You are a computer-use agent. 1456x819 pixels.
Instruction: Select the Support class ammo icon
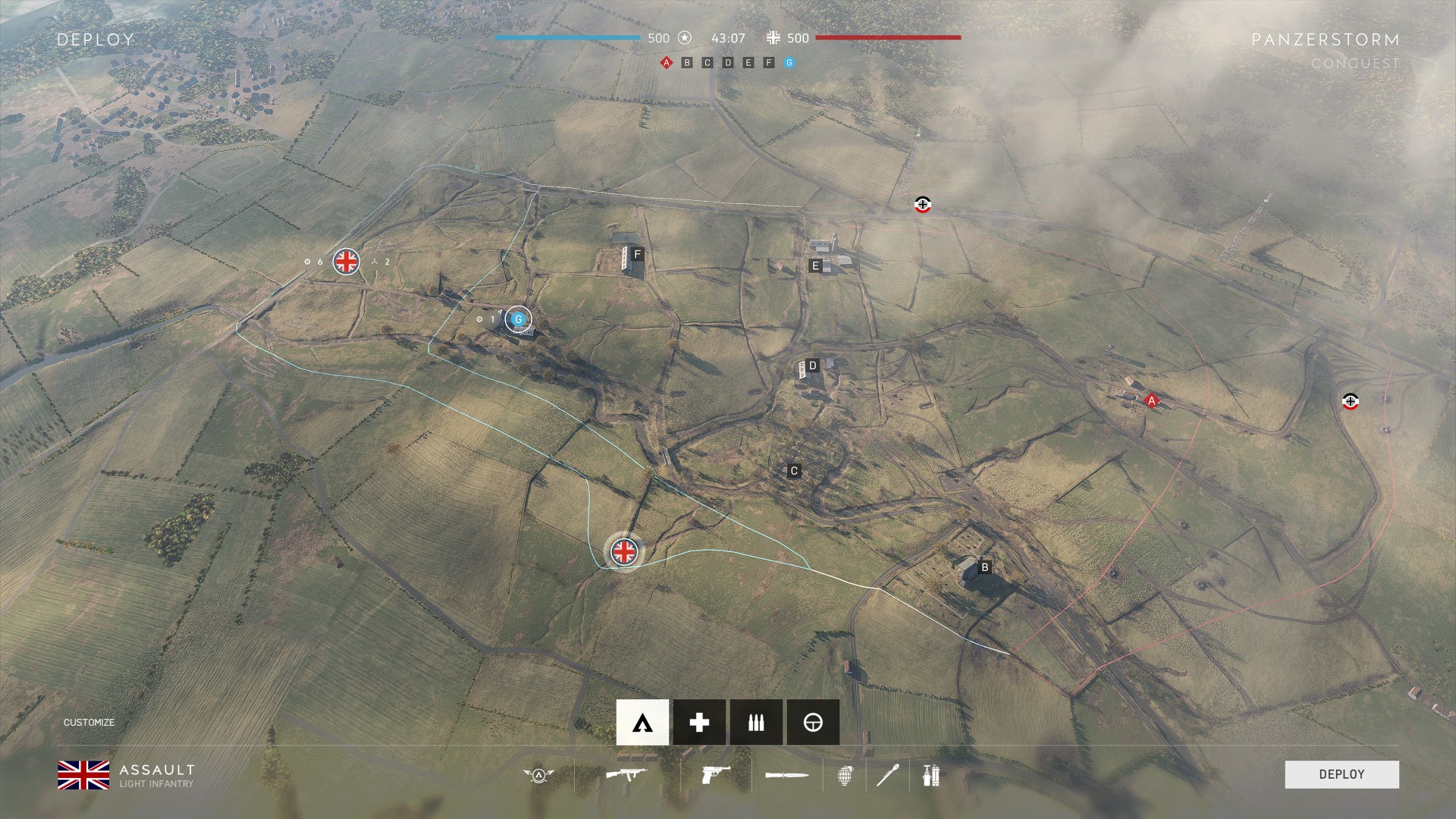(755, 722)
